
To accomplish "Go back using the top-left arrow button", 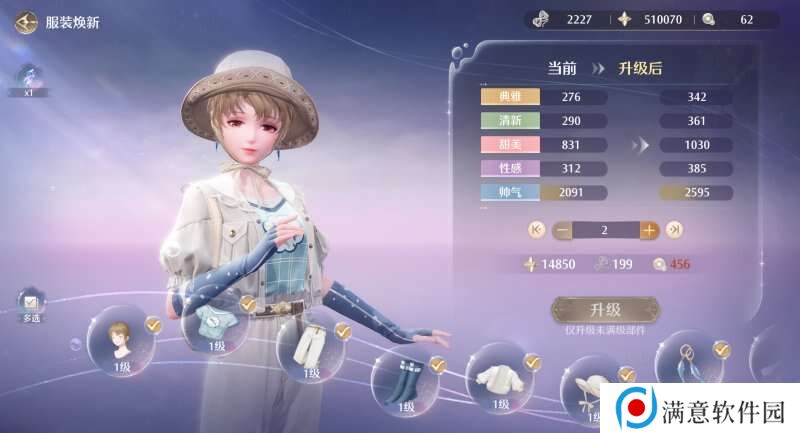I will [x=27, y=21].
